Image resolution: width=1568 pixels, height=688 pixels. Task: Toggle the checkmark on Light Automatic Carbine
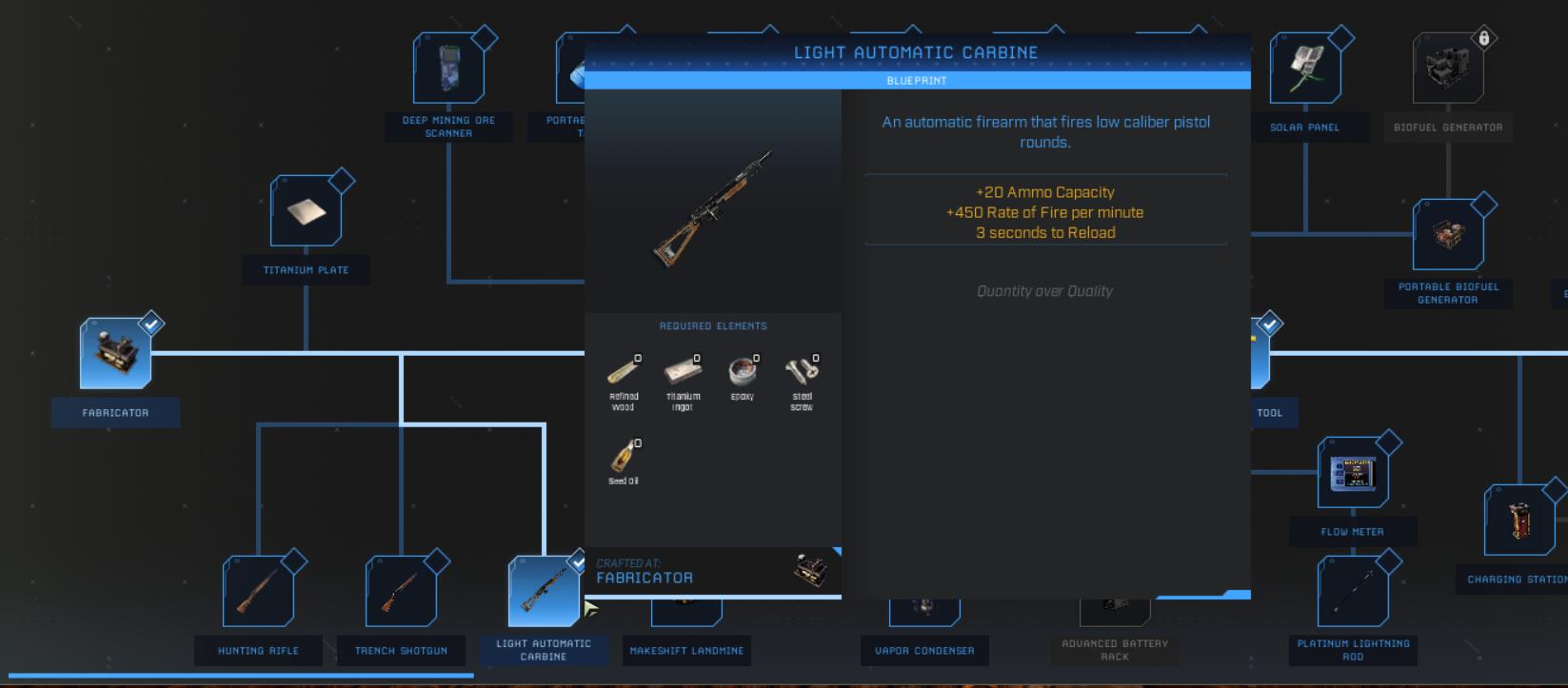click(577, 561)
